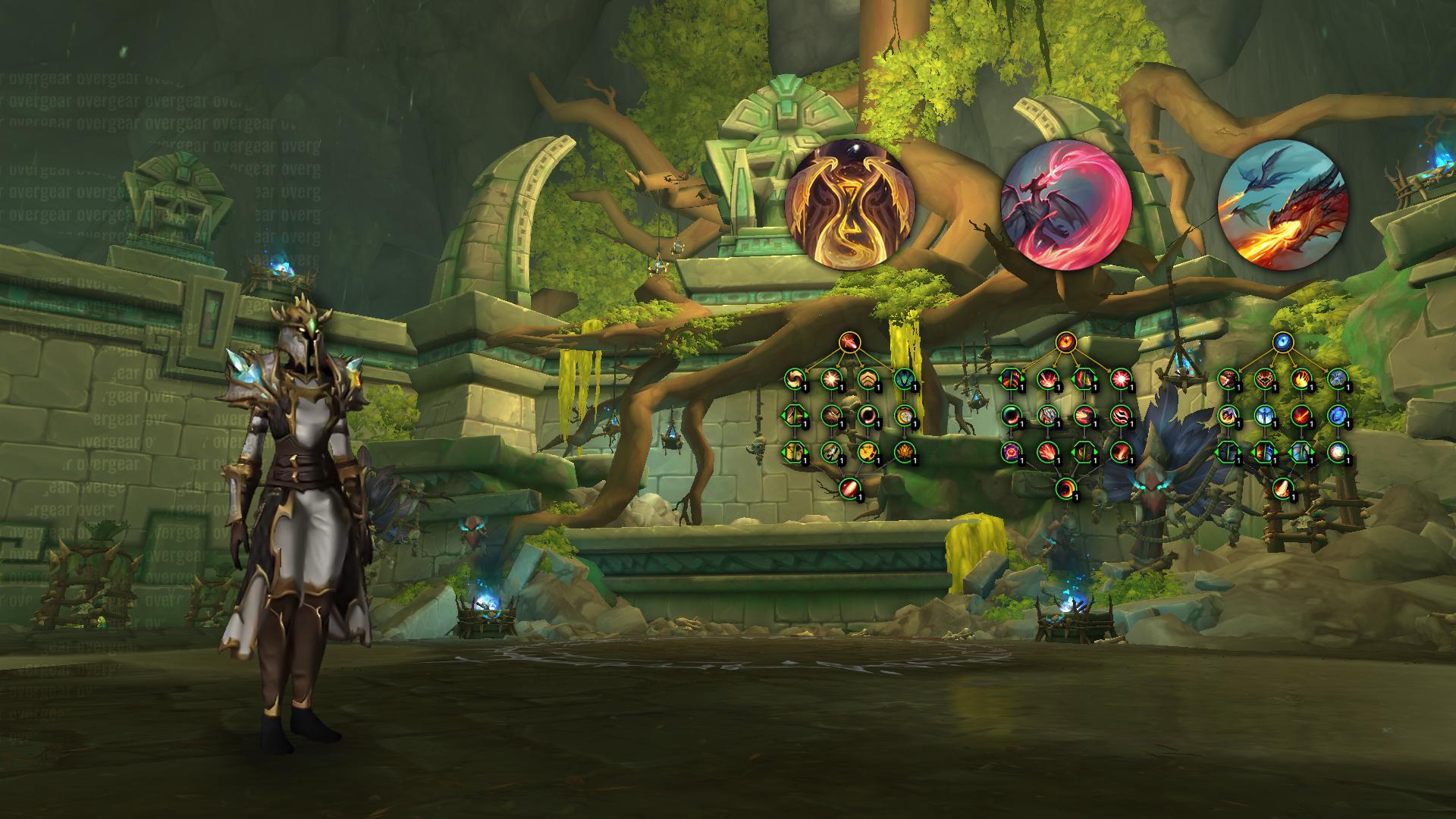Screen dimensions: 1456x819
Task: Choose the red starburst explosion talent node
Action: pos(1121,378)
